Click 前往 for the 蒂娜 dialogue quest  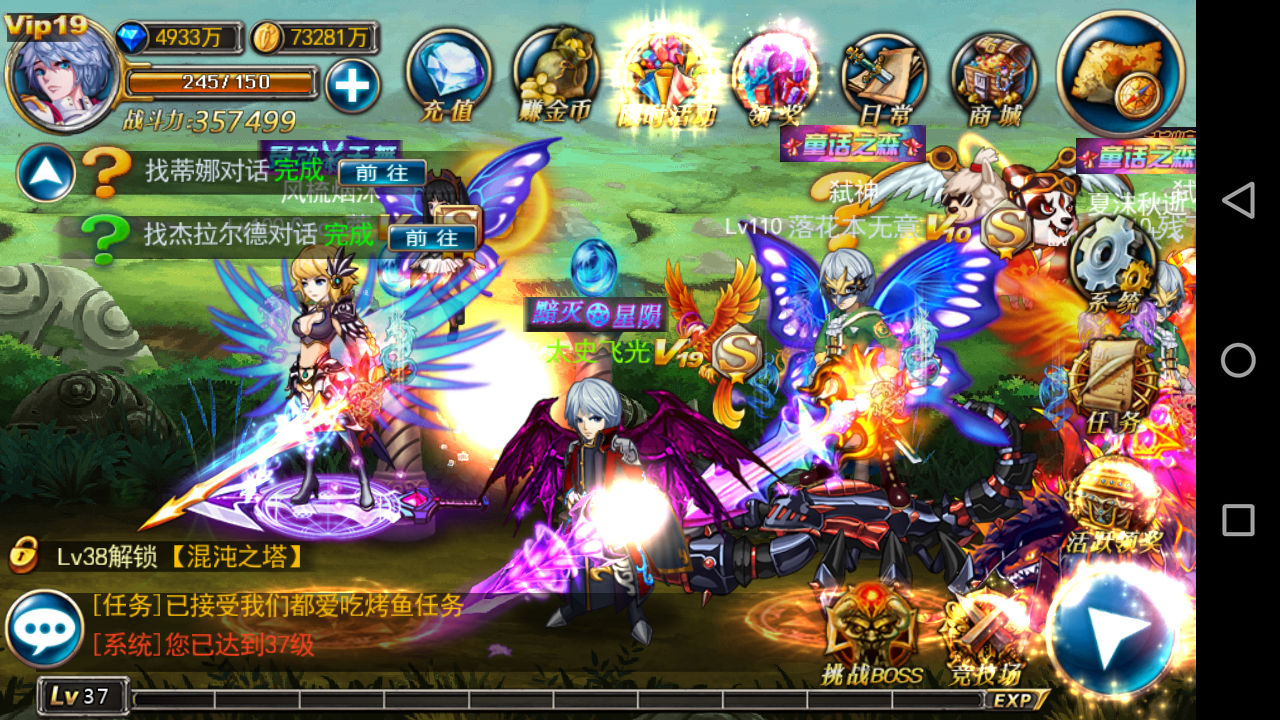(x=382, y=173)
